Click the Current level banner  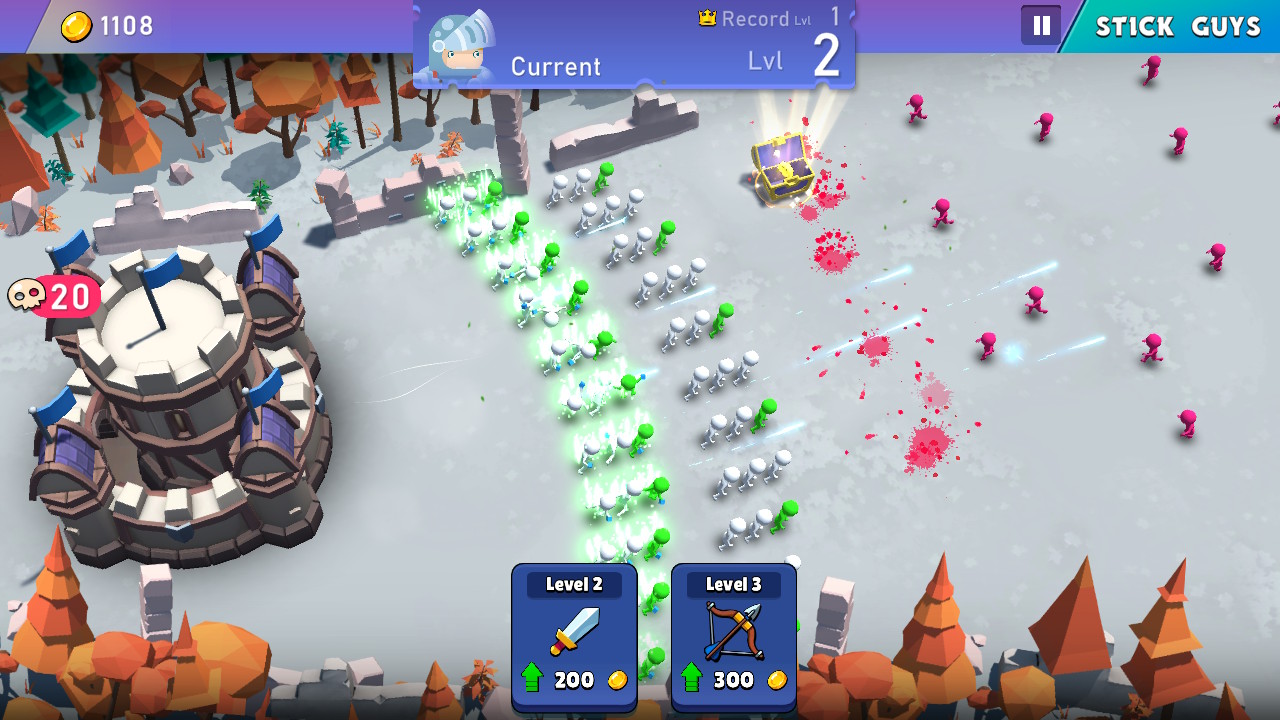point(556,67)
